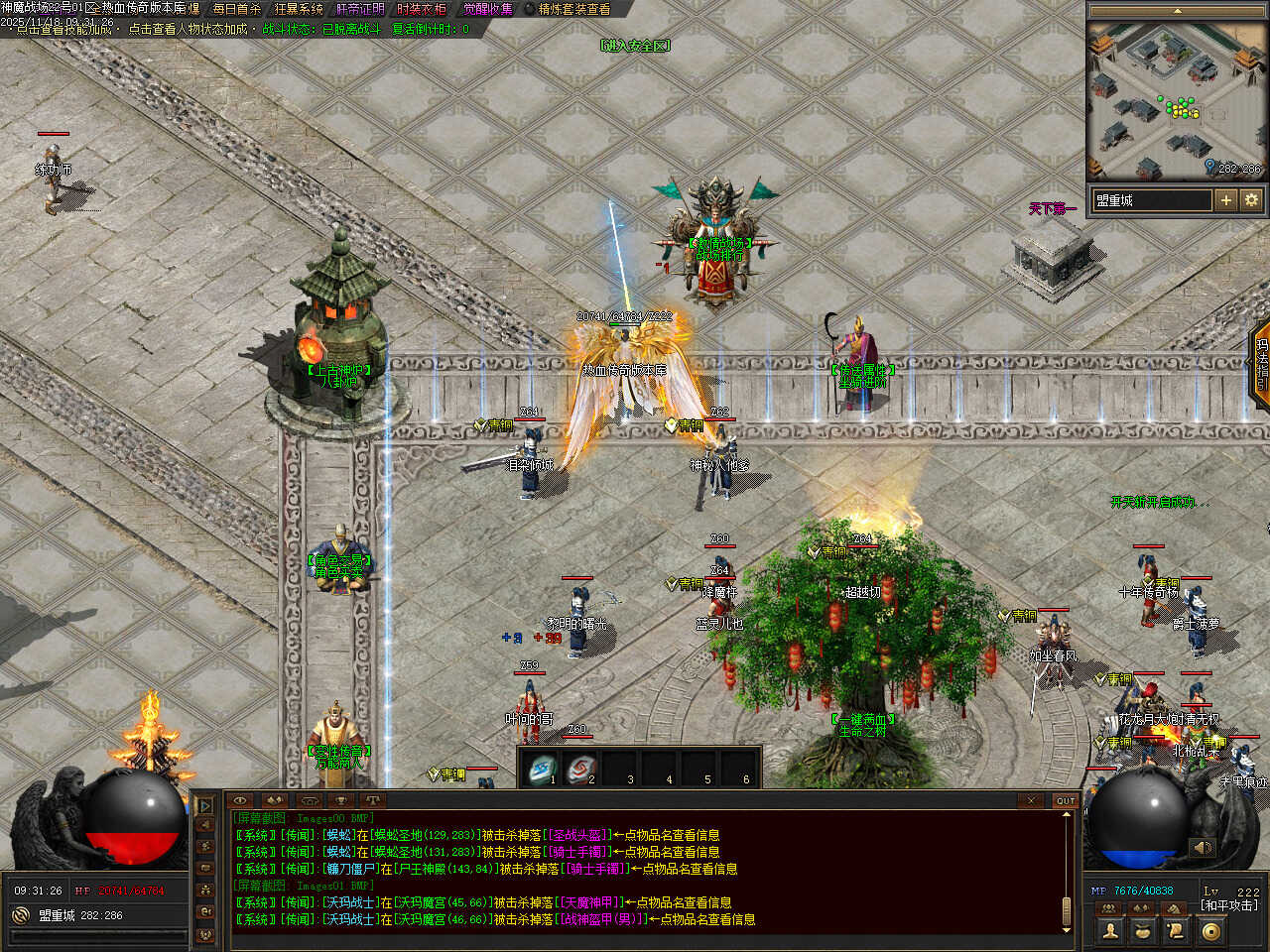Open the 肝帝证明 menu
1270x952 pixels.
pyautogui.click(x=360, y=9)
